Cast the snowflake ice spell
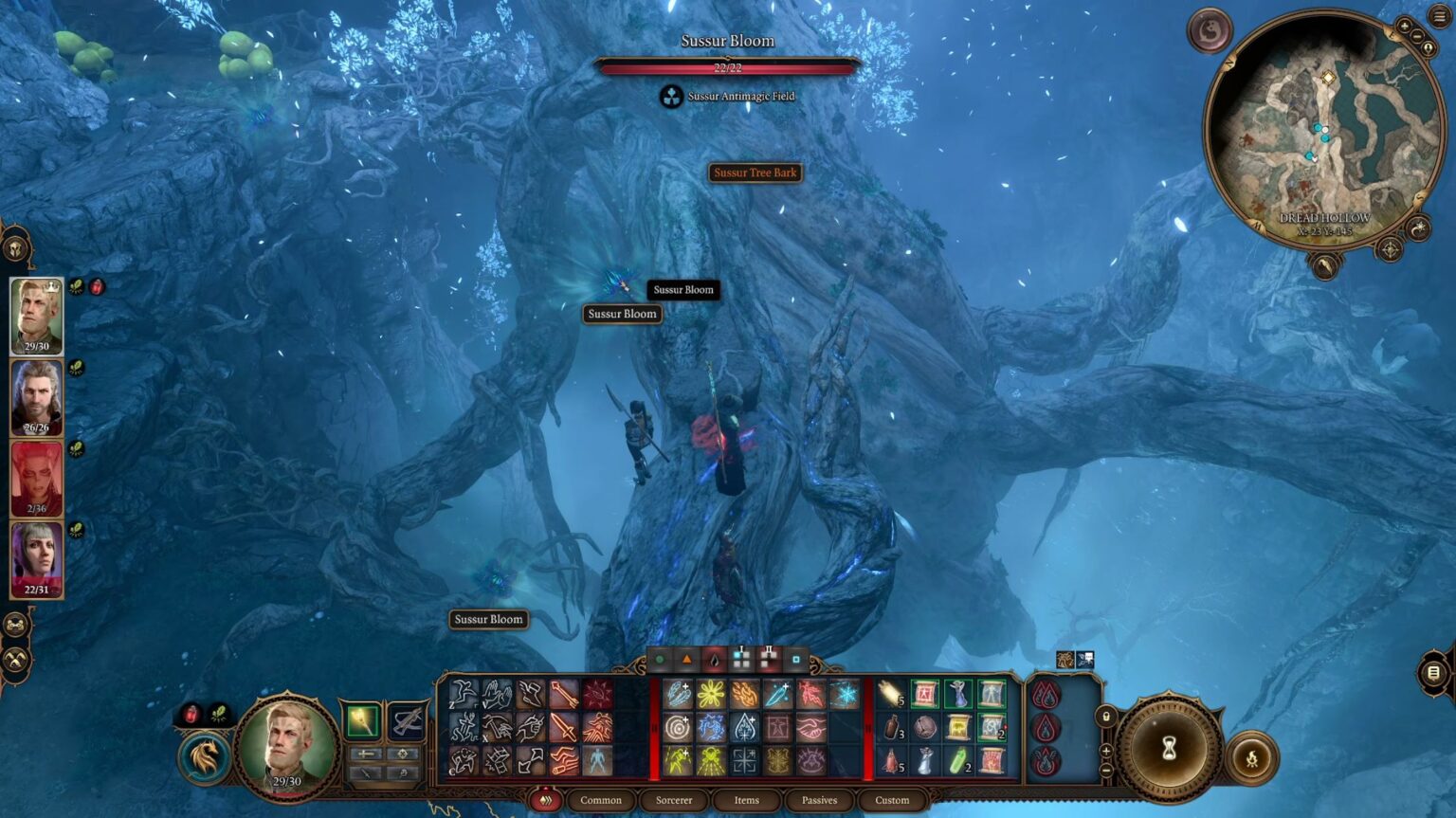Screen dimensions: 1456x818 point(844,695)
